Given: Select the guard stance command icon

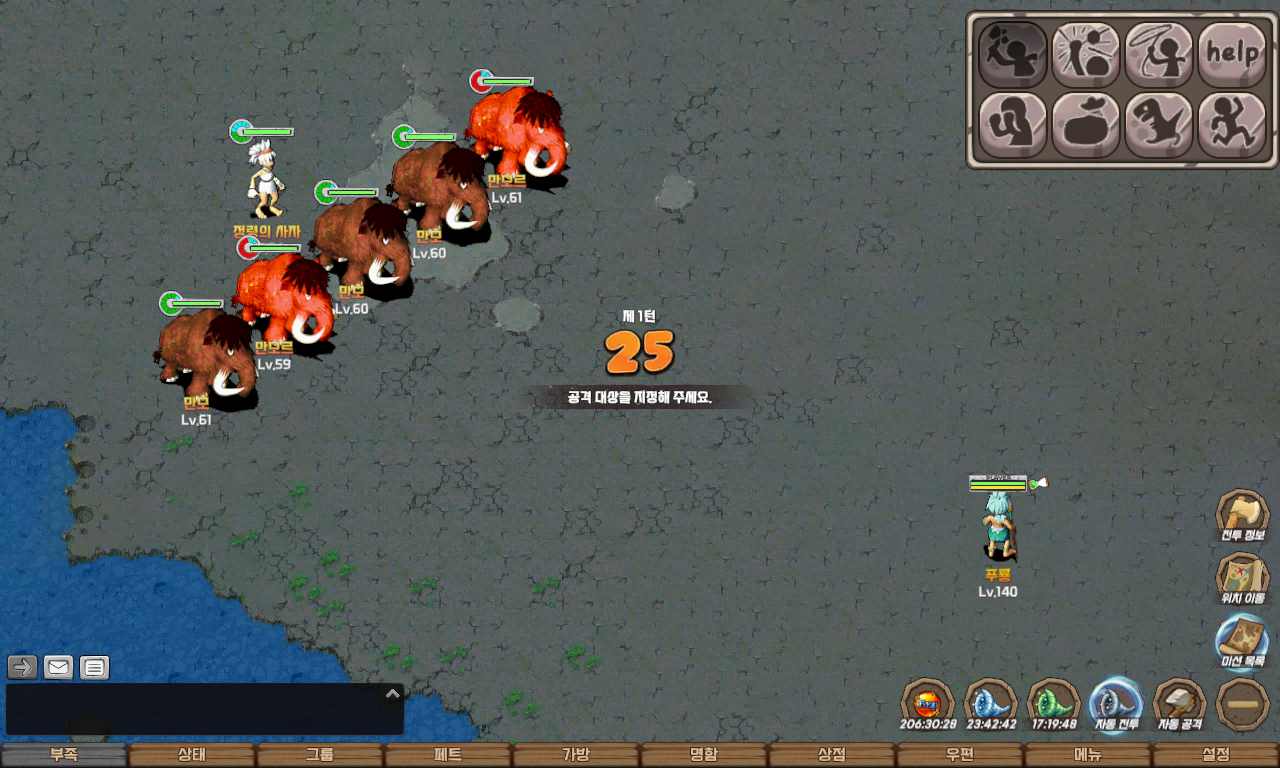Looking at the screenshot, I should coord(1012,125).
